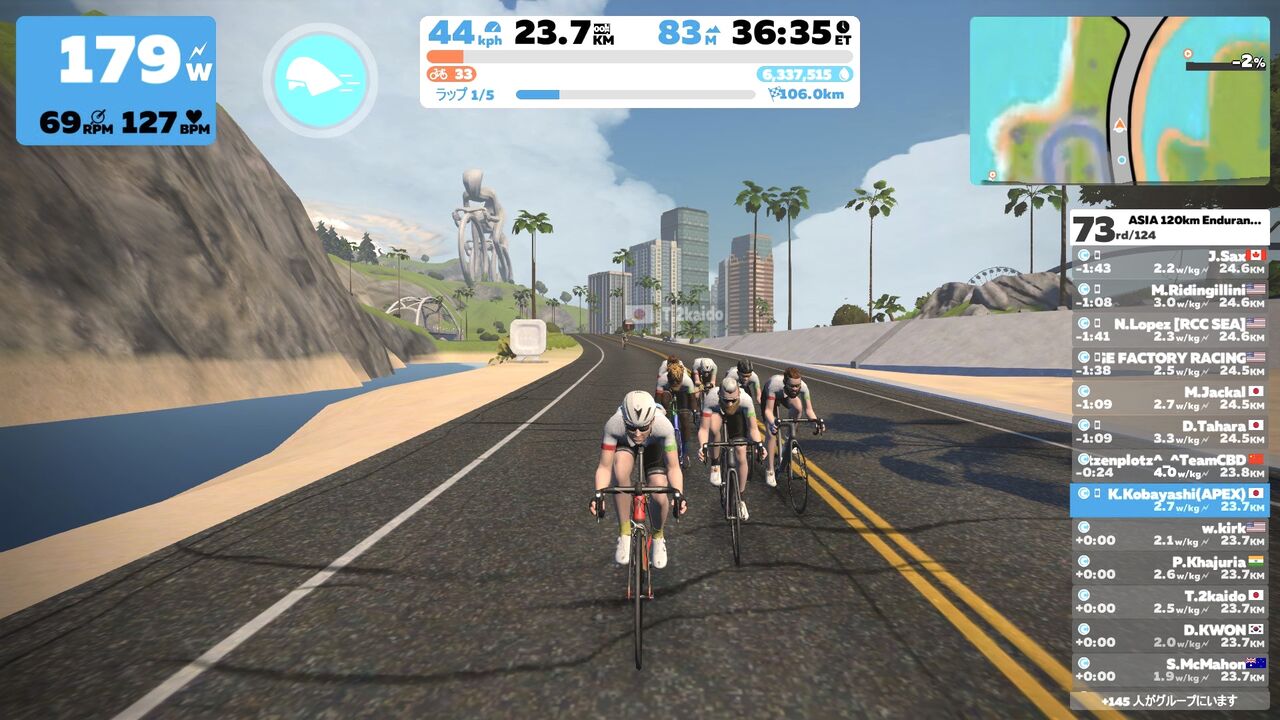This screenshot has width=1280, height=720.
Task: Open the minimap view
Action: tap(1119, 100)
